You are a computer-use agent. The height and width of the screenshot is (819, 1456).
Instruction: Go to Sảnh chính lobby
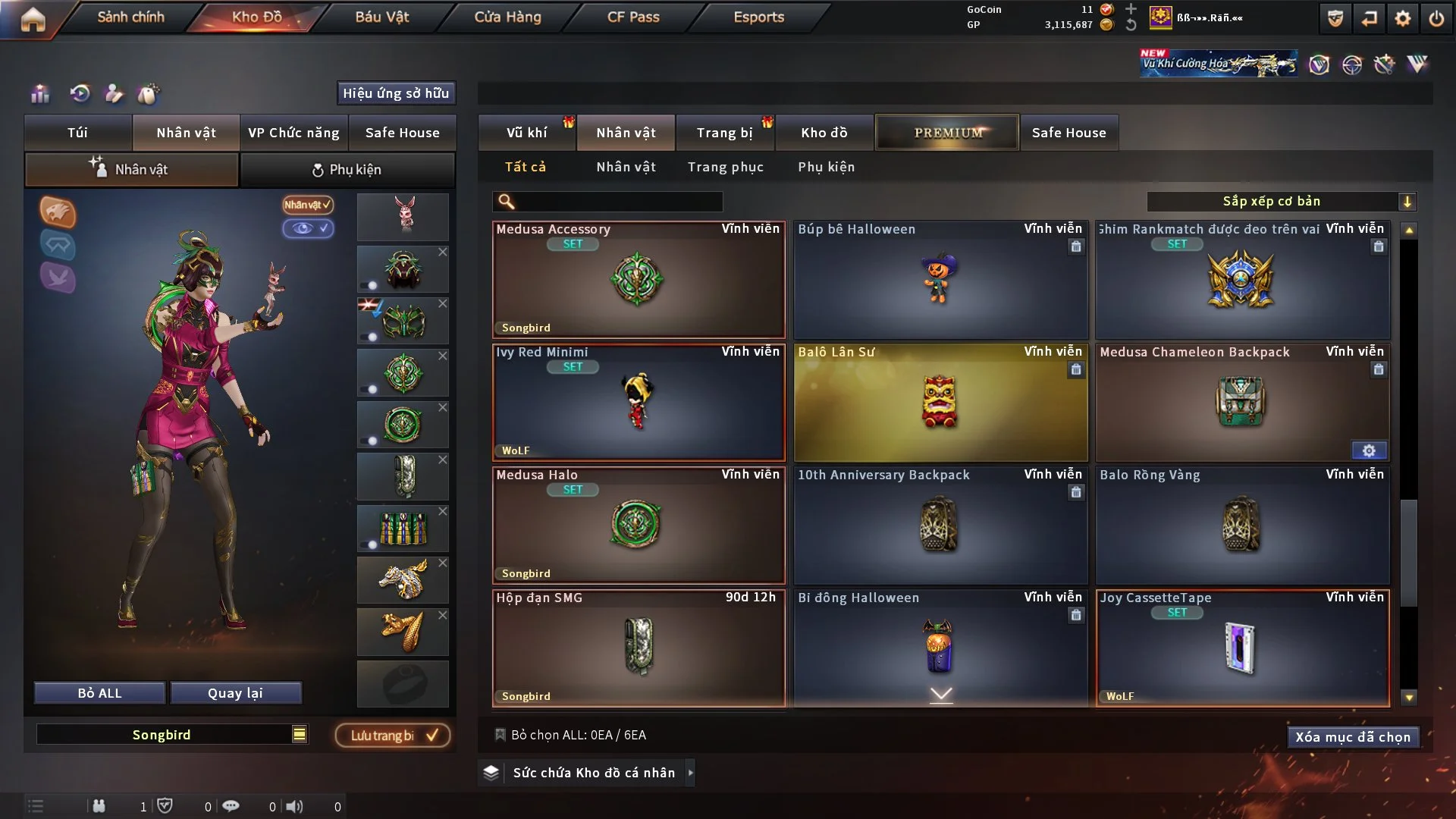[x=130, y=17]
